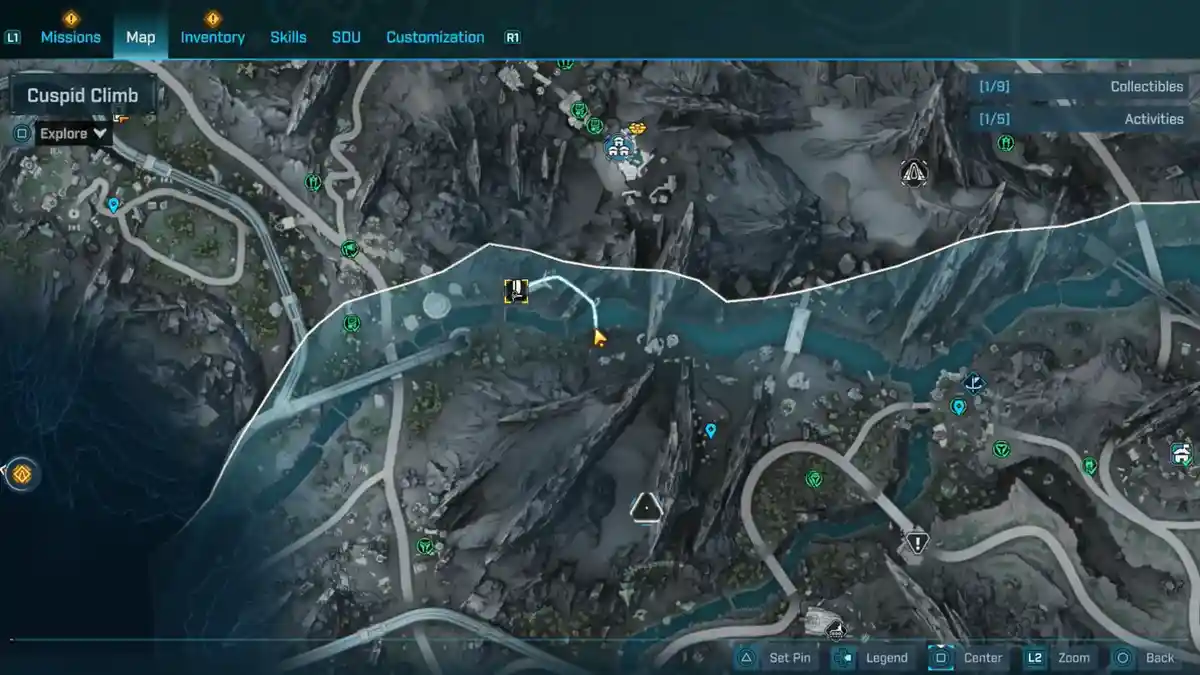Select the yellow-framed mission marker on map
This screenshot has width=1200, height=675.
516,291
